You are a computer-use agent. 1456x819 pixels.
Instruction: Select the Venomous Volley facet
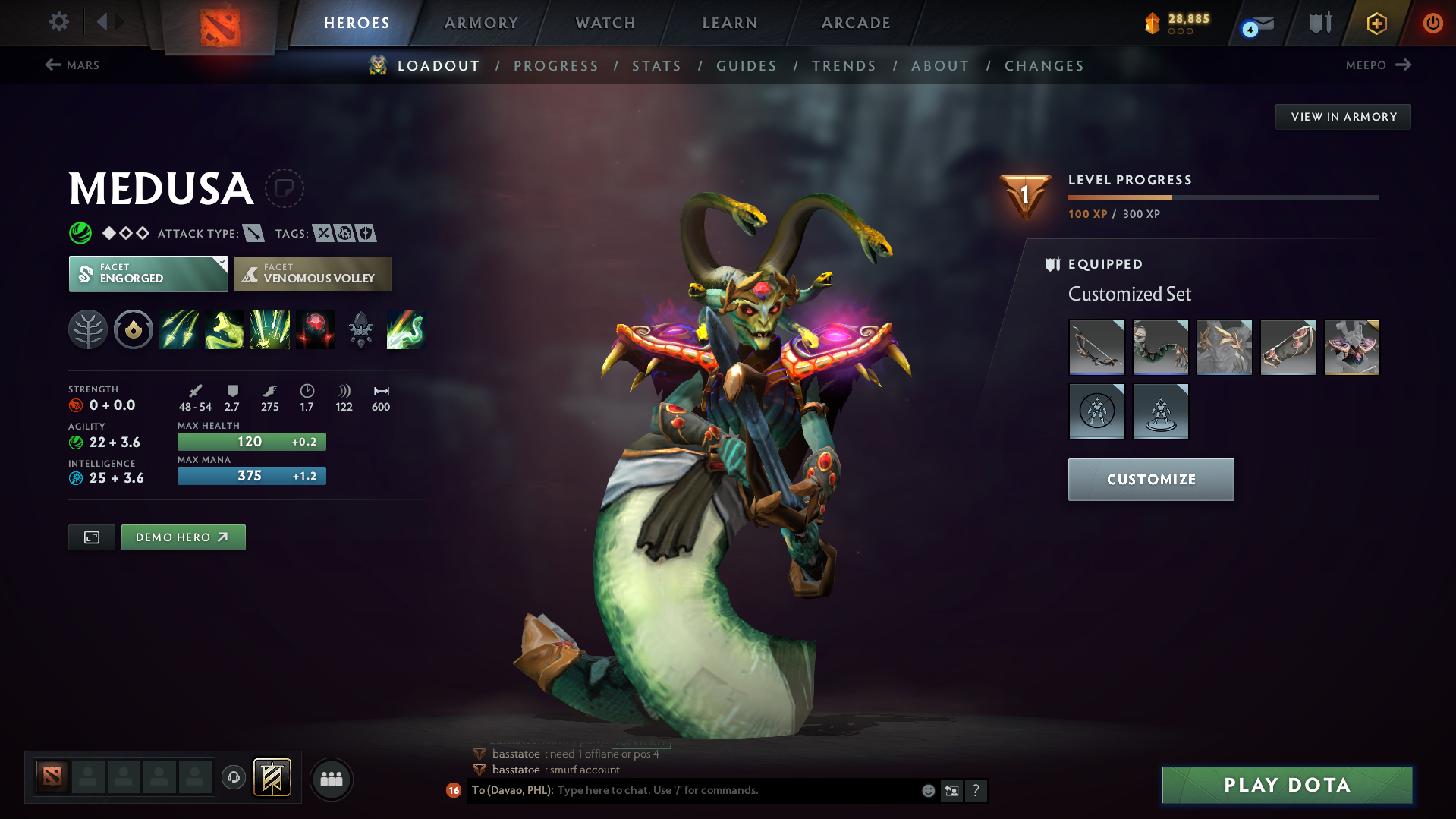(x=312, y=274)
